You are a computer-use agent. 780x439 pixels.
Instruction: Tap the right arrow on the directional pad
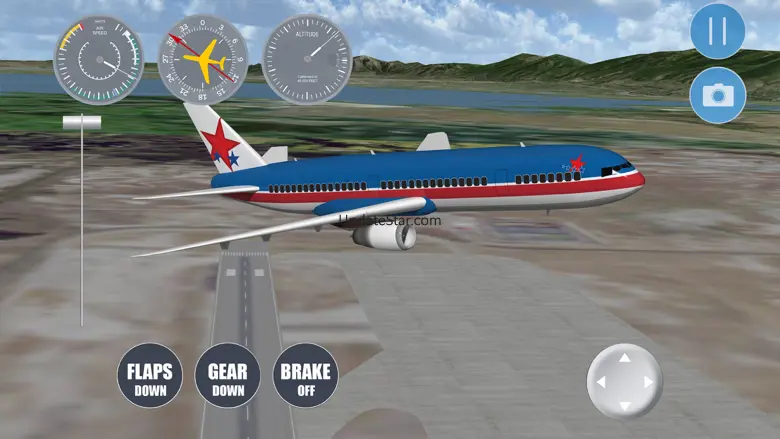(648, 382)
